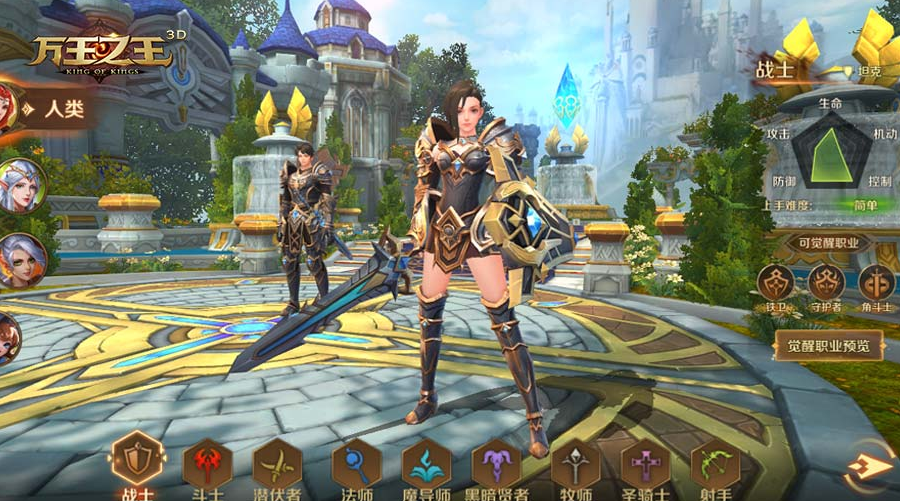Select the grey-haired race portrait with orange collar
900x501 pixels.
pos(20,262)
